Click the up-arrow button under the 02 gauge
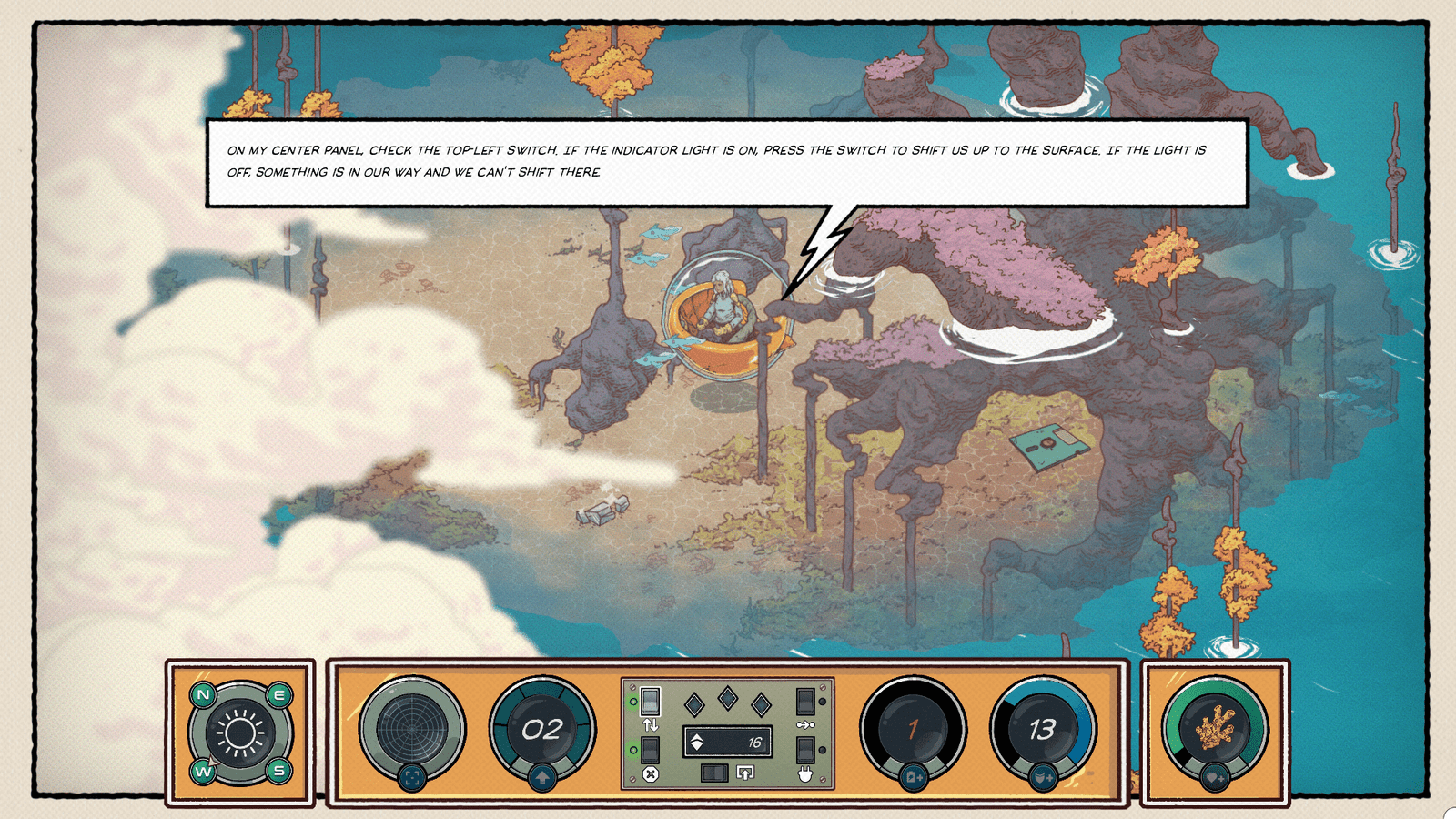1456x819 pixels. [x=542, y=778]
